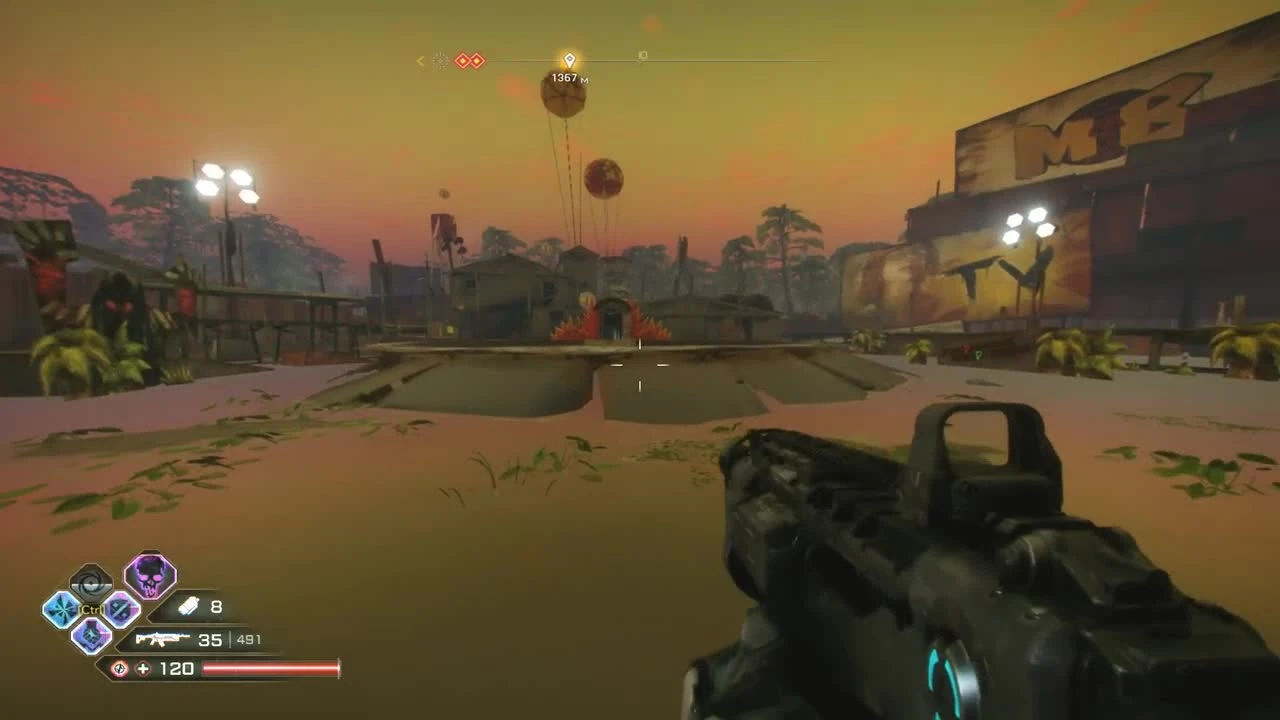Click the glowing waypoint marker showing 1367 M
Image resolution: width=1280 pixels, height=720 pixels.
click(570, 59)
